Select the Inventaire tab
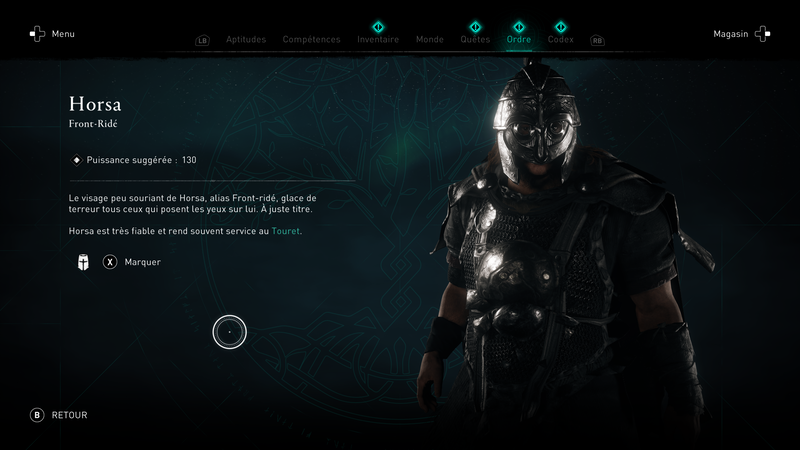800x450 pixels. (378, 40)
